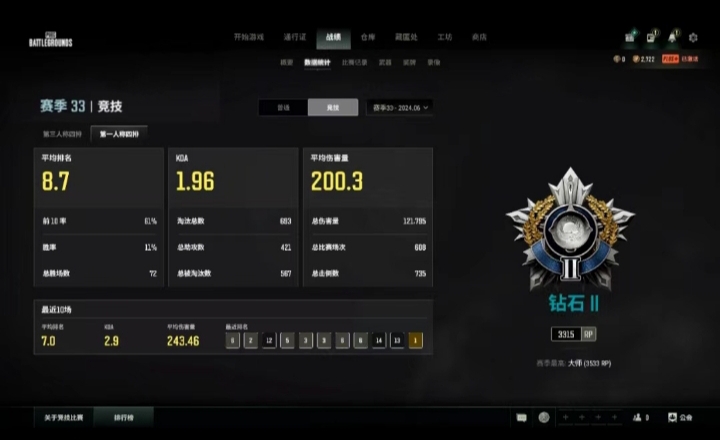Select the 普通 (Normal) mode toggle
Image resolution: width=720 pixels, height=440 pixels.
click(x=283, y=107)
